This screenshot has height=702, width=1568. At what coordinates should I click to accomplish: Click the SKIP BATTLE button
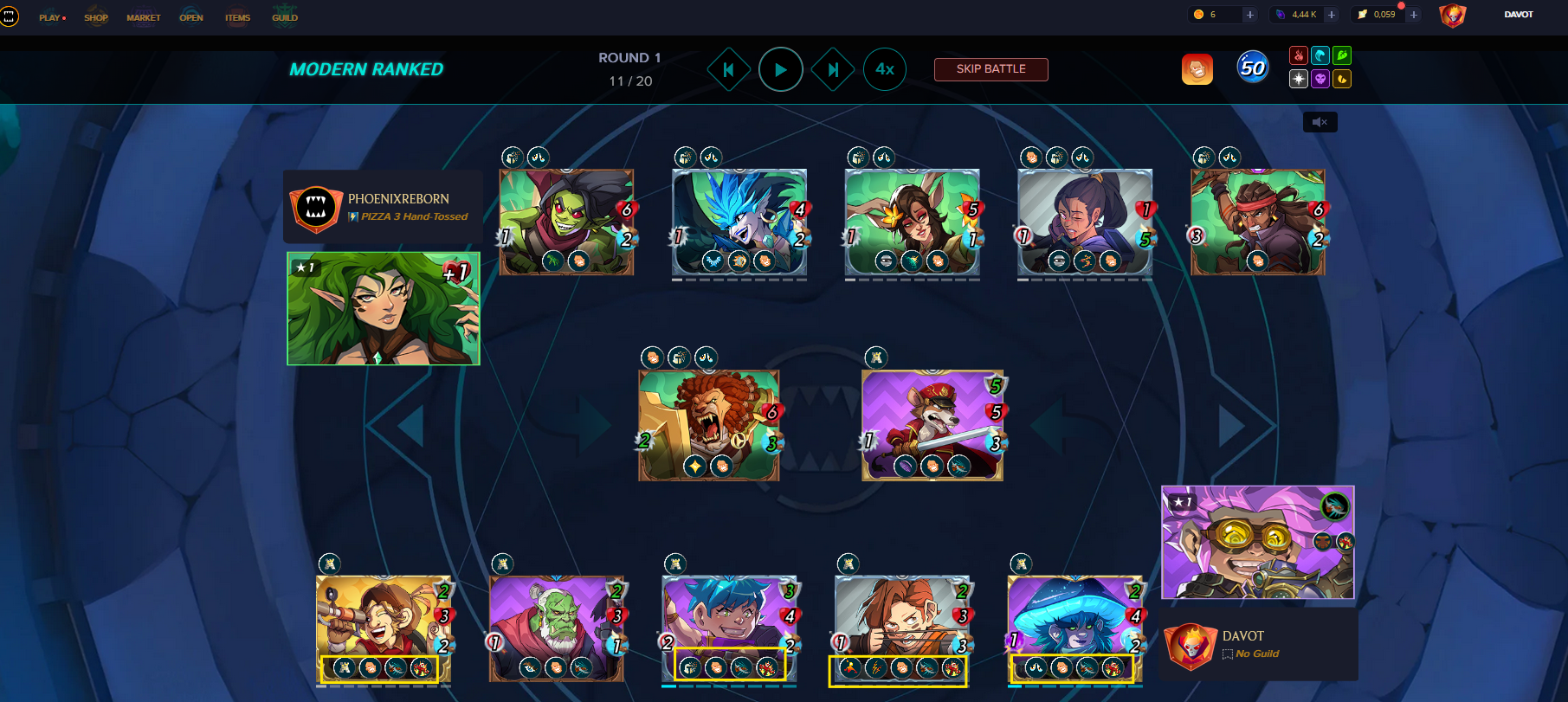pyautogui.click(x=990, y=69)
